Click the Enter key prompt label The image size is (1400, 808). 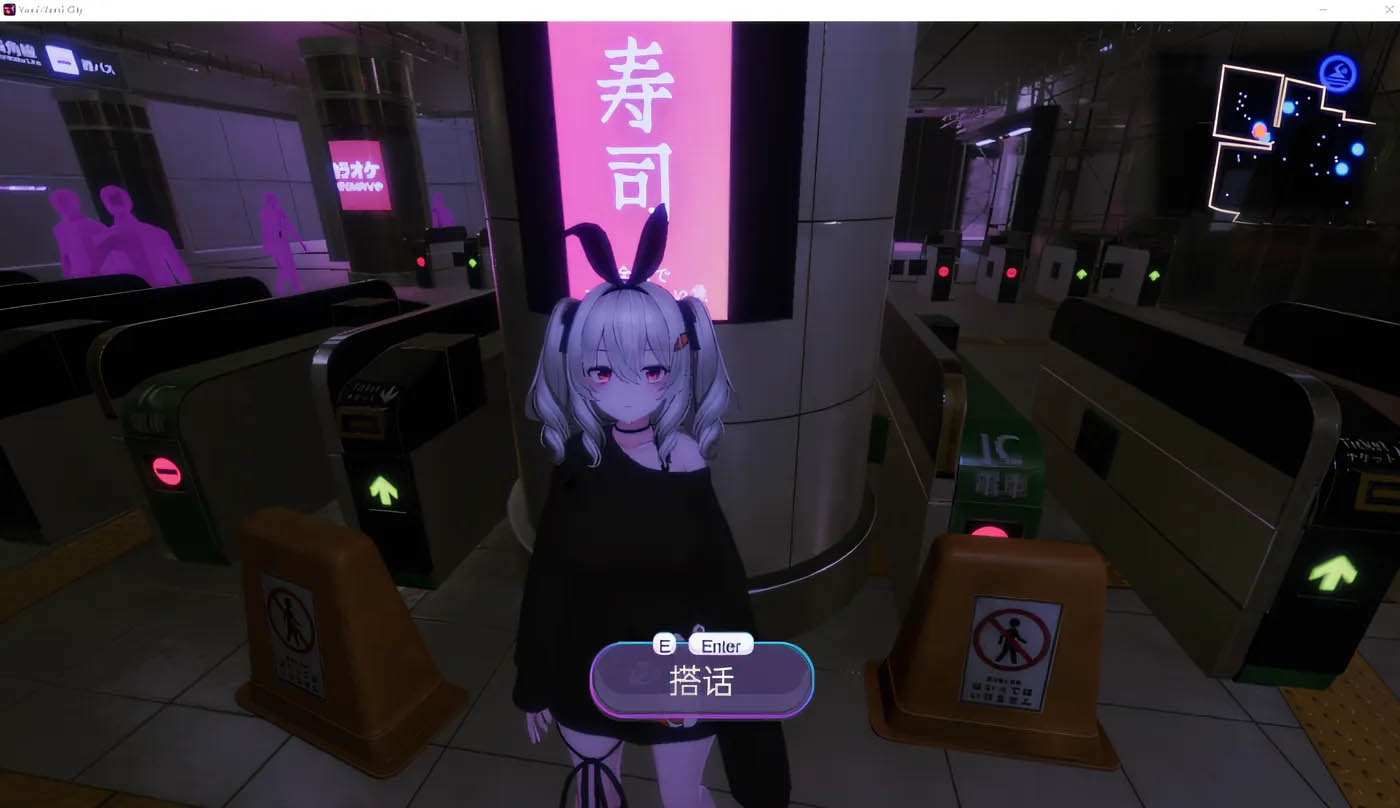721,645
